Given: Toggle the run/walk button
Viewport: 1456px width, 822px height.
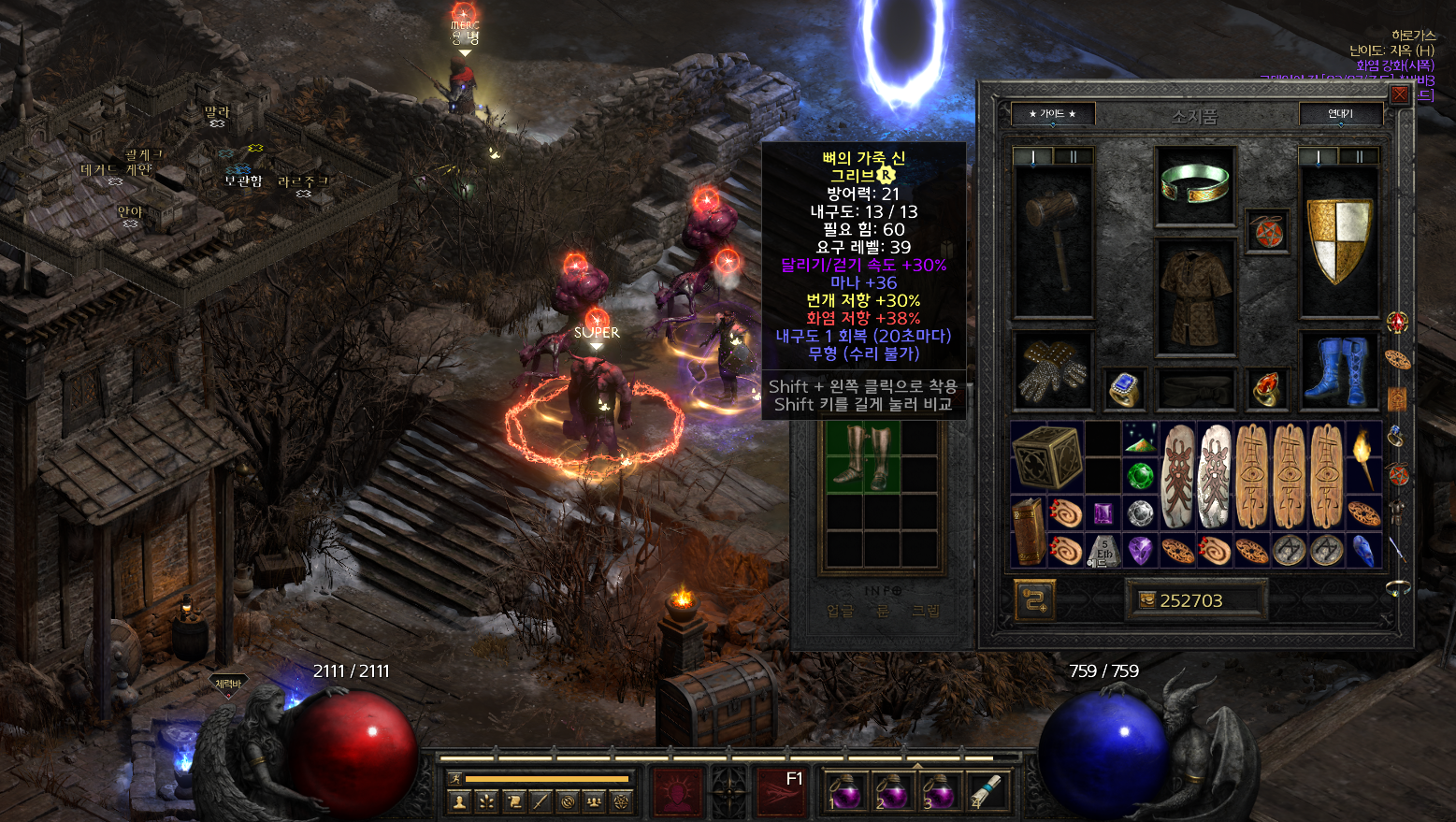Looking at the screenshot, I should pos(455,778).
